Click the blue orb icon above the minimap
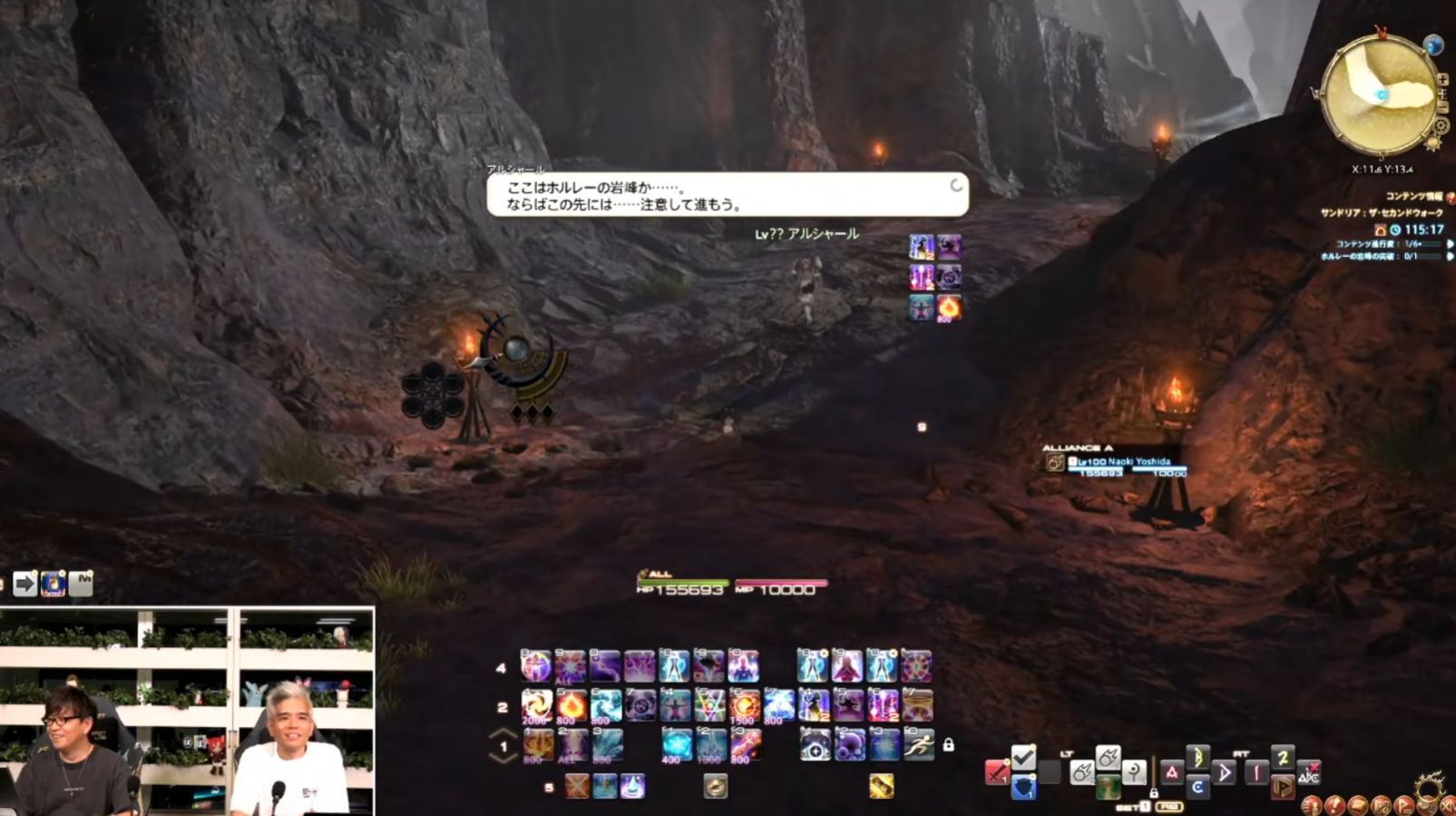Image resolution: width=1456 pixels, height=816 pixels. pos(1433,44)
